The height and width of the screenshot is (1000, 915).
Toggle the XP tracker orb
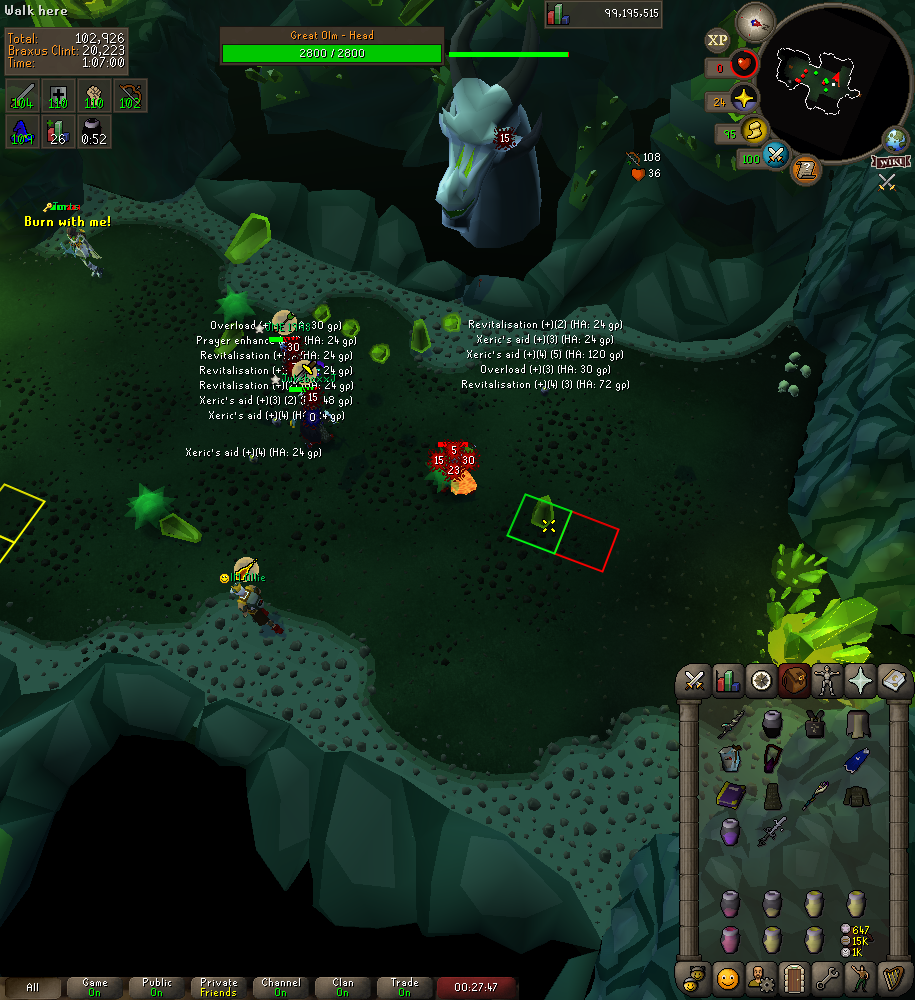[x=717, y=41]
